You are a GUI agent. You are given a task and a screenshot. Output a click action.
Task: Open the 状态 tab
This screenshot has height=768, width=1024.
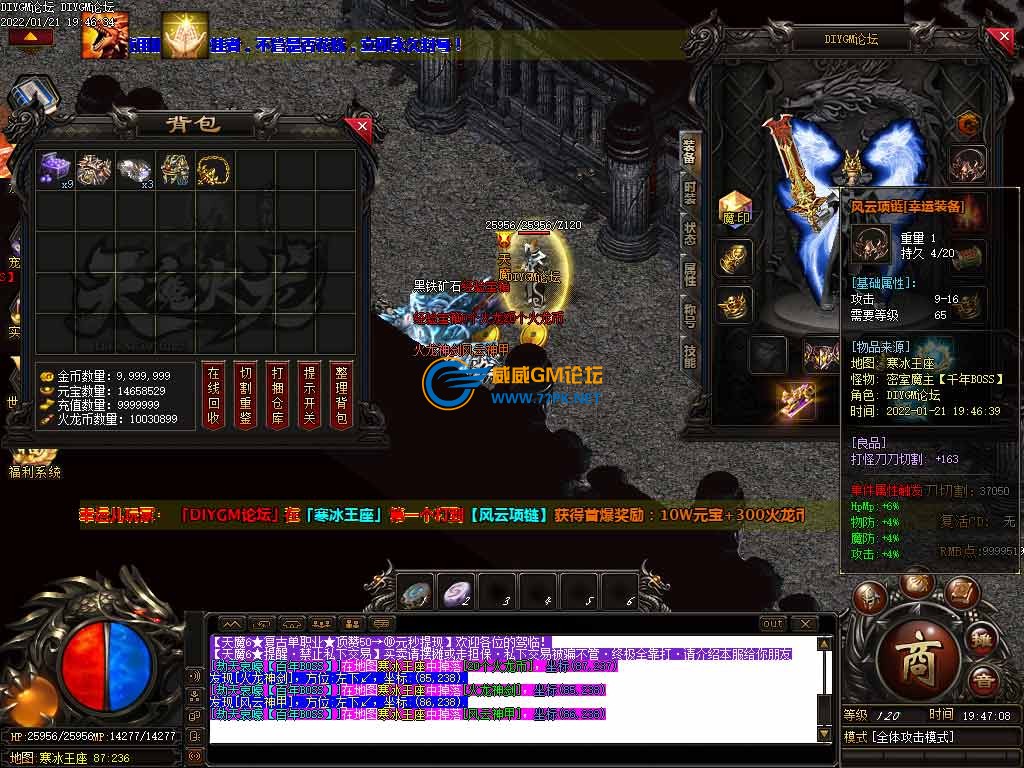click(x=690, y=232)
